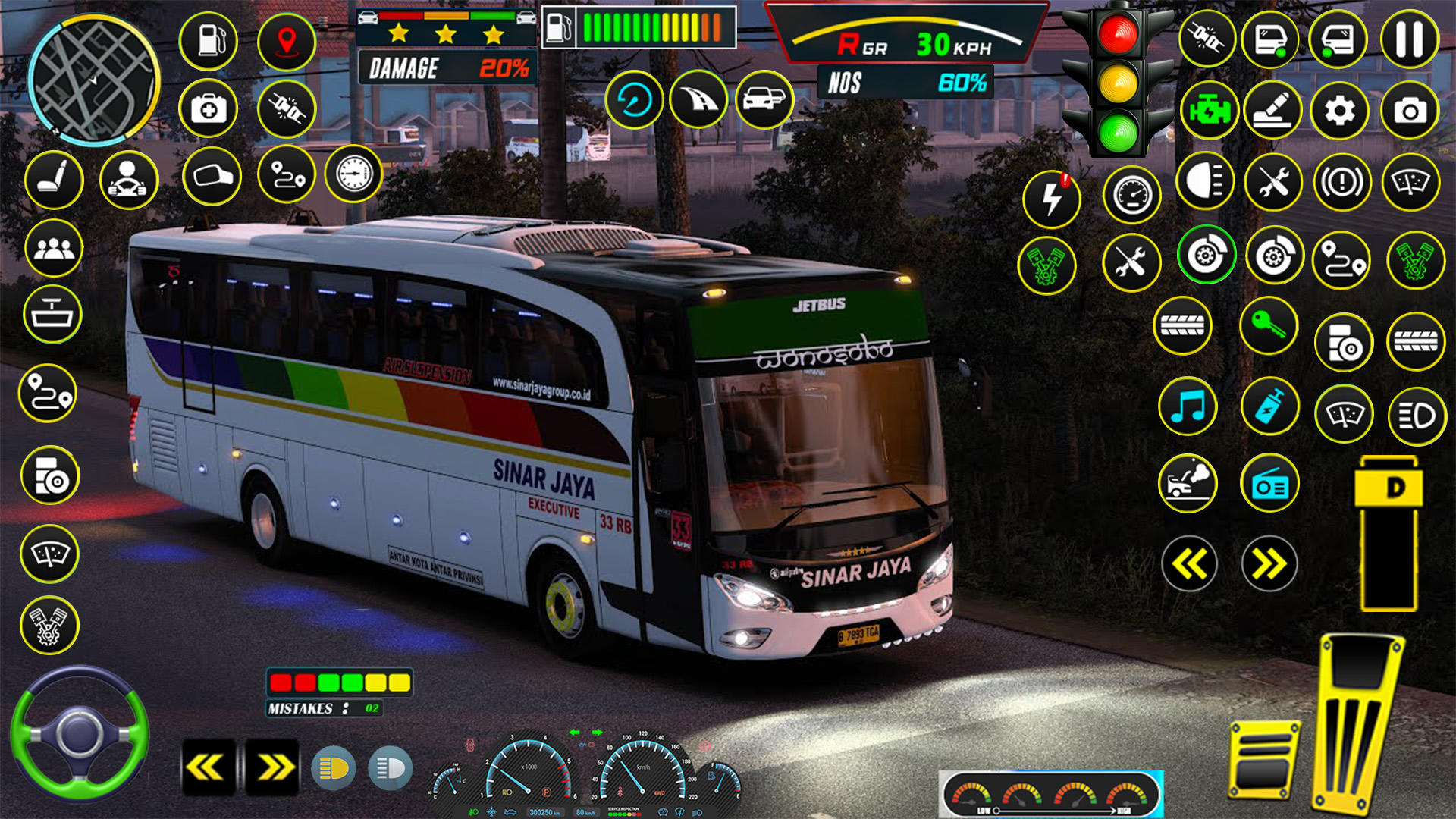Open the minimap
1456x819 pixels.
click(x=93, y=80)
